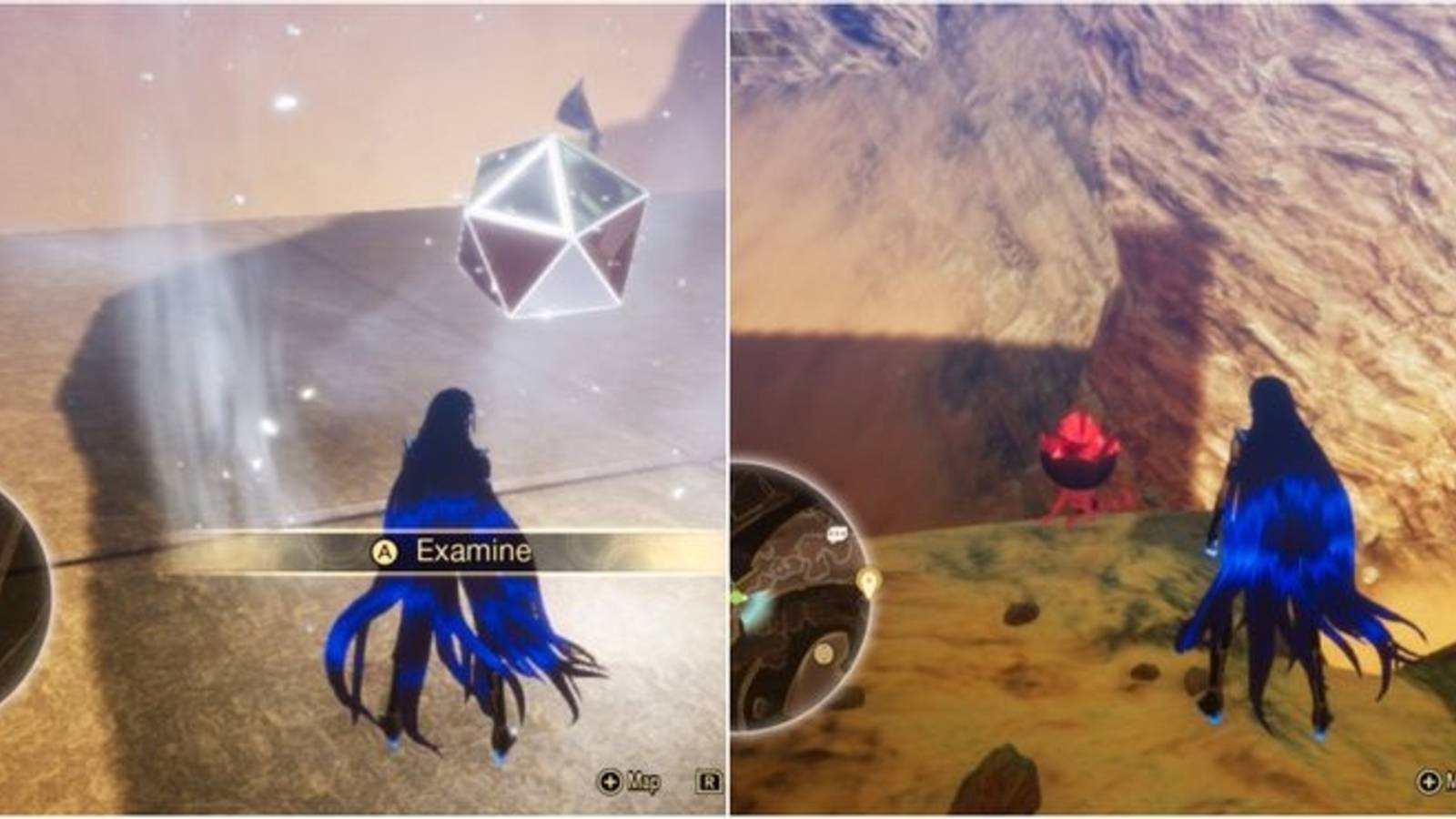Open the Map via the Map label
Viewport: 1456px width, 819px height.
tap(643, 783)
